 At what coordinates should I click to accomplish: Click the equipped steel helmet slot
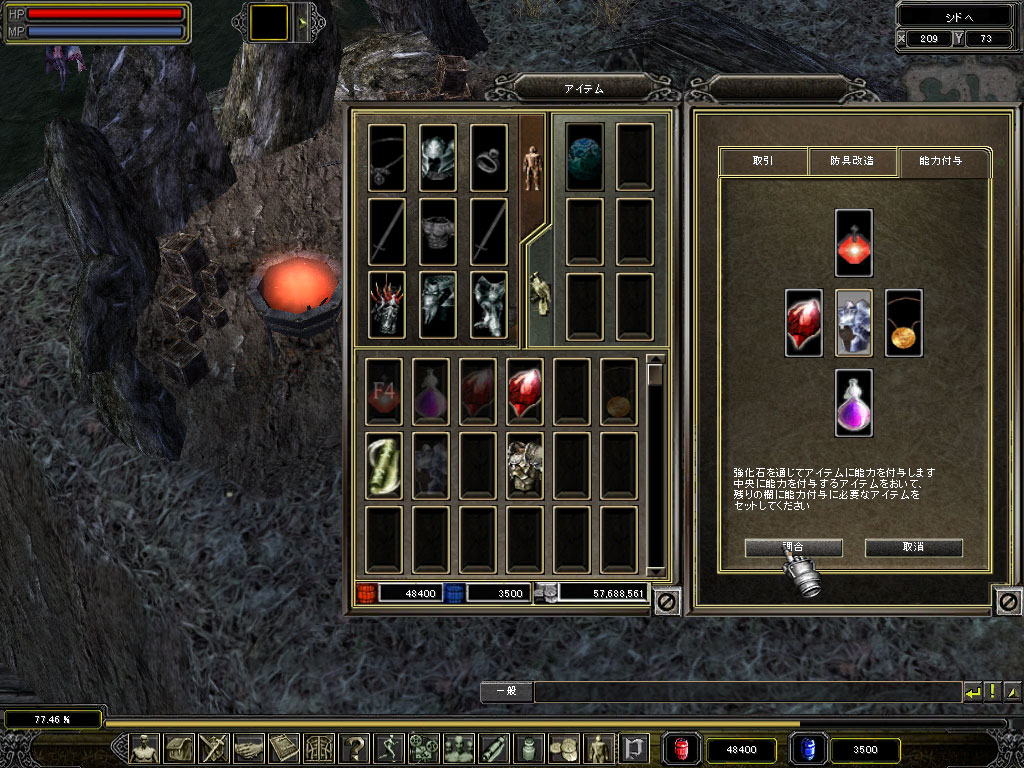pyautogui.click(x=437, y=157)
